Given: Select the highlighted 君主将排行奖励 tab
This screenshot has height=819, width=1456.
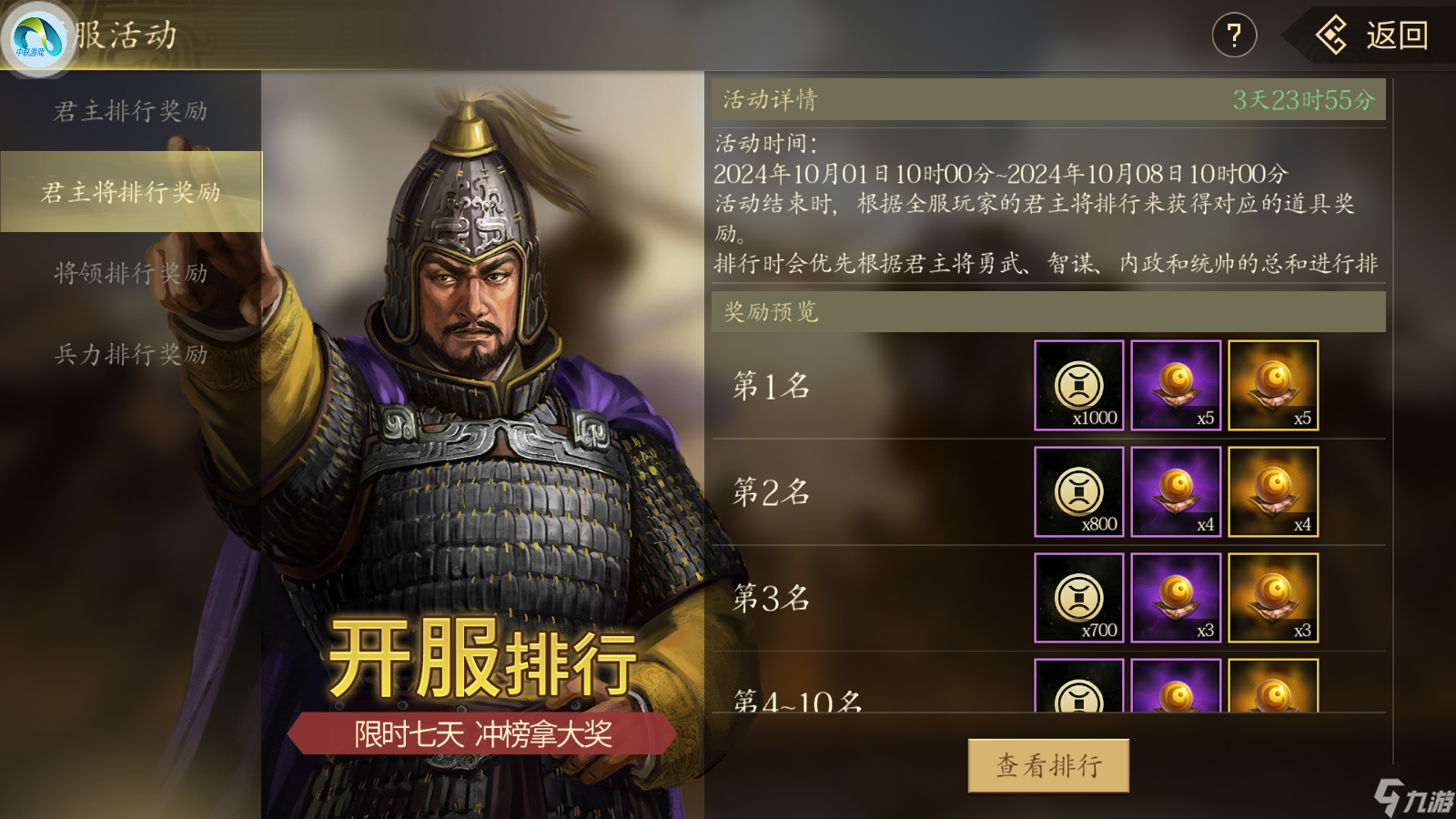Looking at the screenshot, I should click(x=130, y=191).
